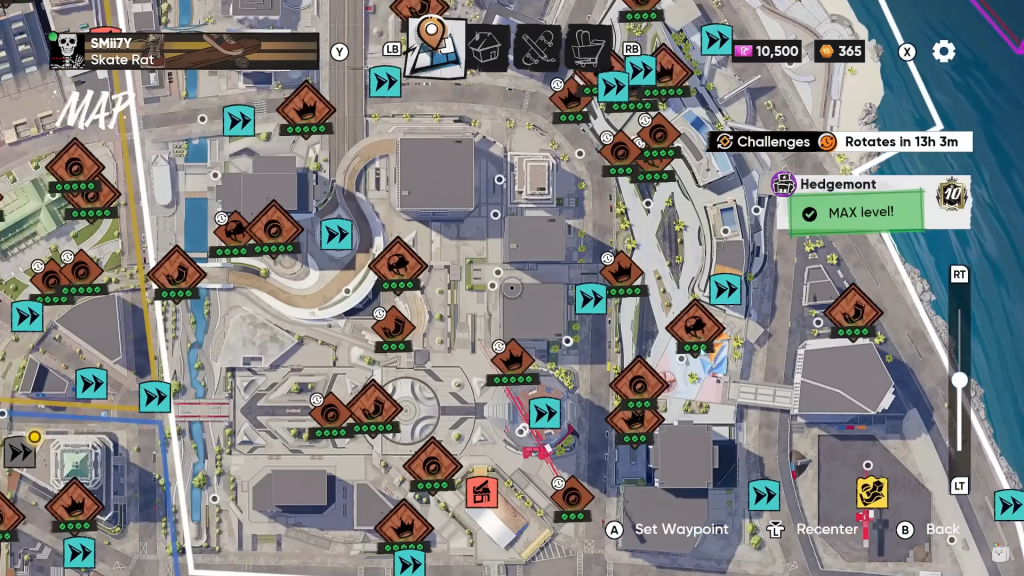
Task: Select the Hedgemont district panel
Action: coord(870,201)
